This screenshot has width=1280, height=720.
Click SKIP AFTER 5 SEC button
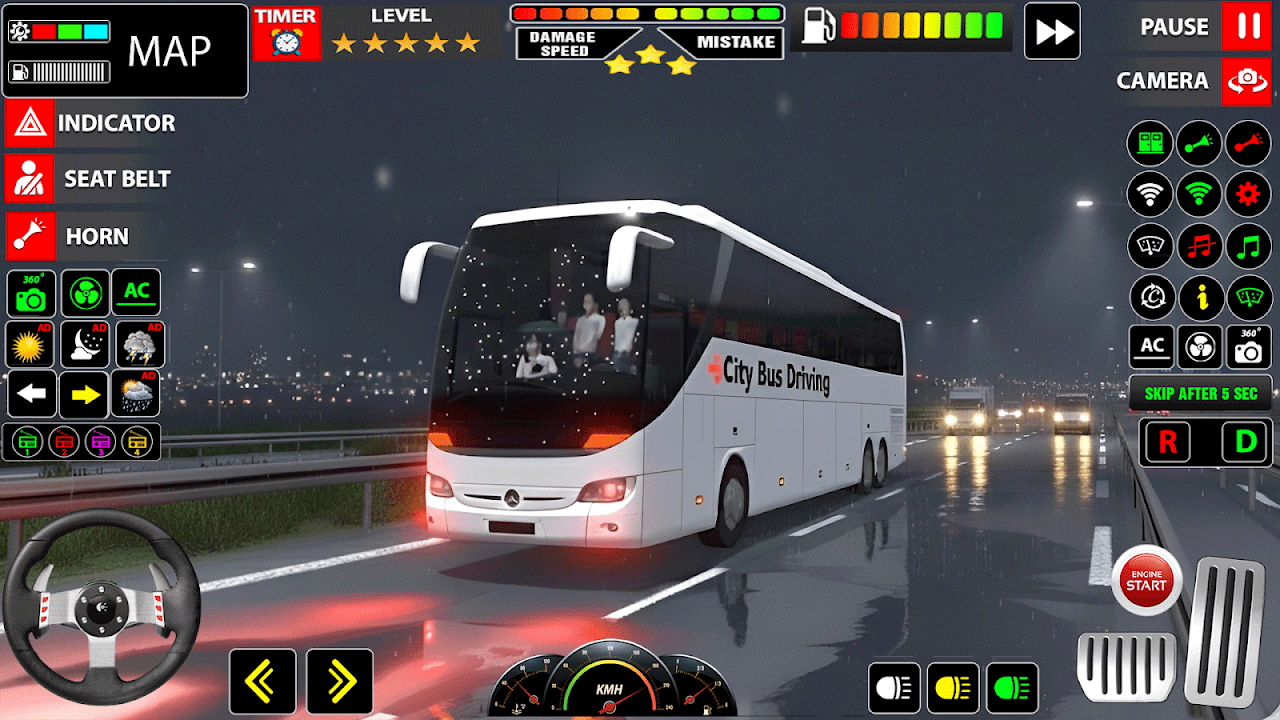pos(1200,394)
